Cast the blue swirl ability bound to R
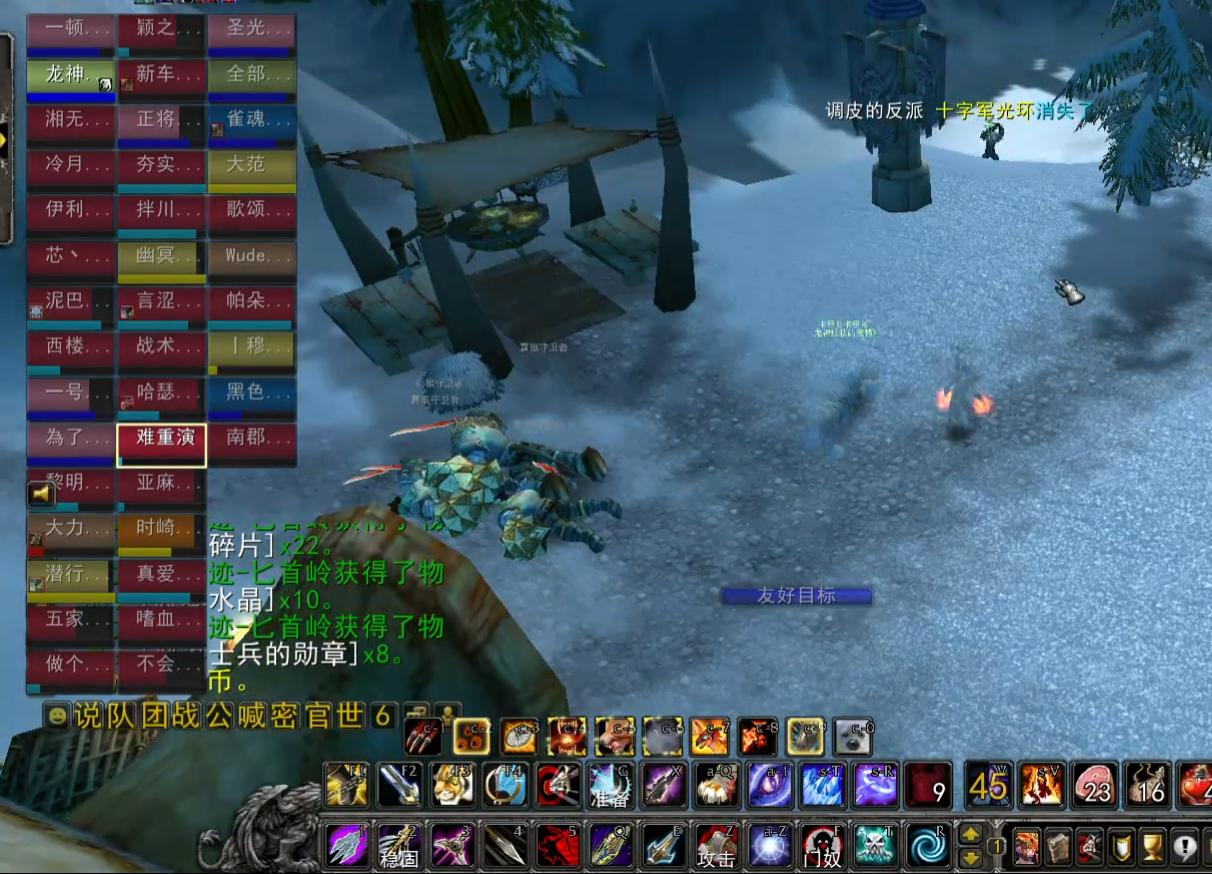 pos(928,846)
